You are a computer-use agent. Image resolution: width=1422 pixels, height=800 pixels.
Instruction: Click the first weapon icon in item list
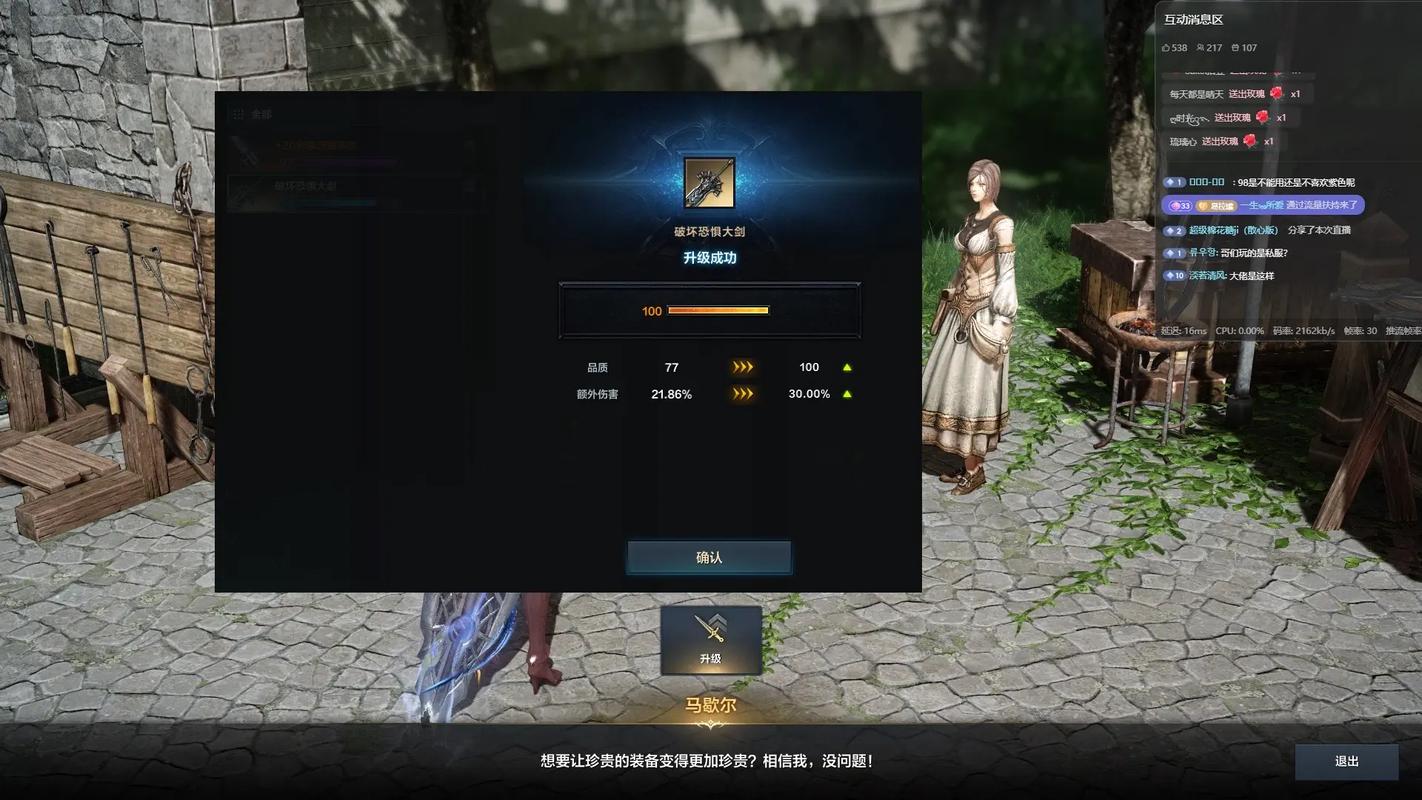click(x=249, y=152)
